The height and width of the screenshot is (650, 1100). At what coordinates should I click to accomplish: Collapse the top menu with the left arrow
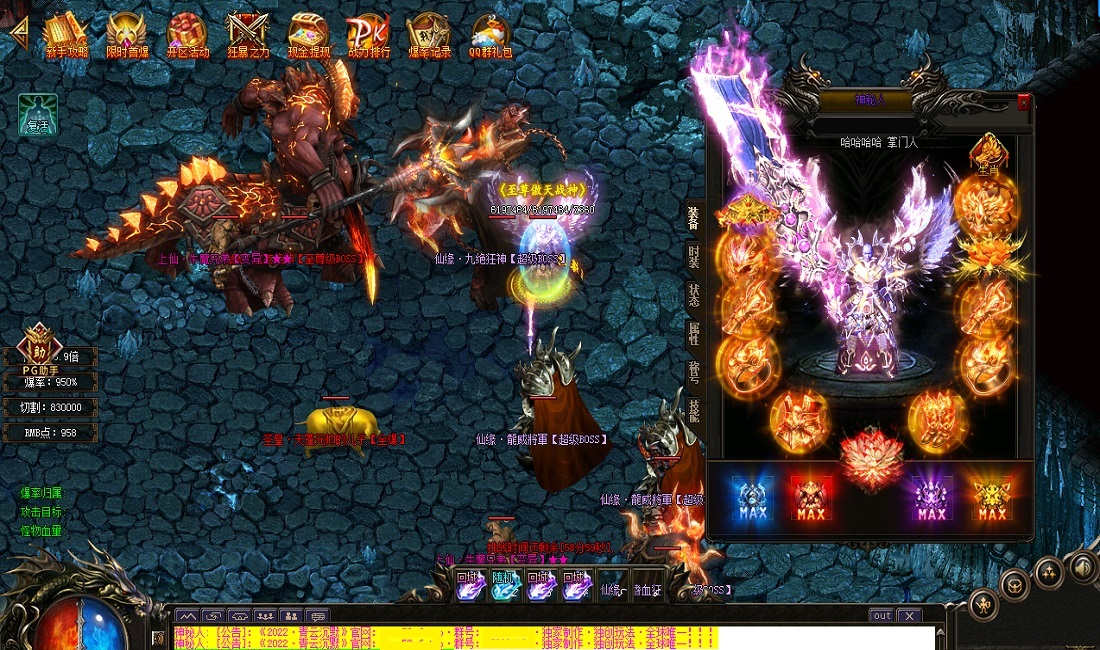(17, 30)
